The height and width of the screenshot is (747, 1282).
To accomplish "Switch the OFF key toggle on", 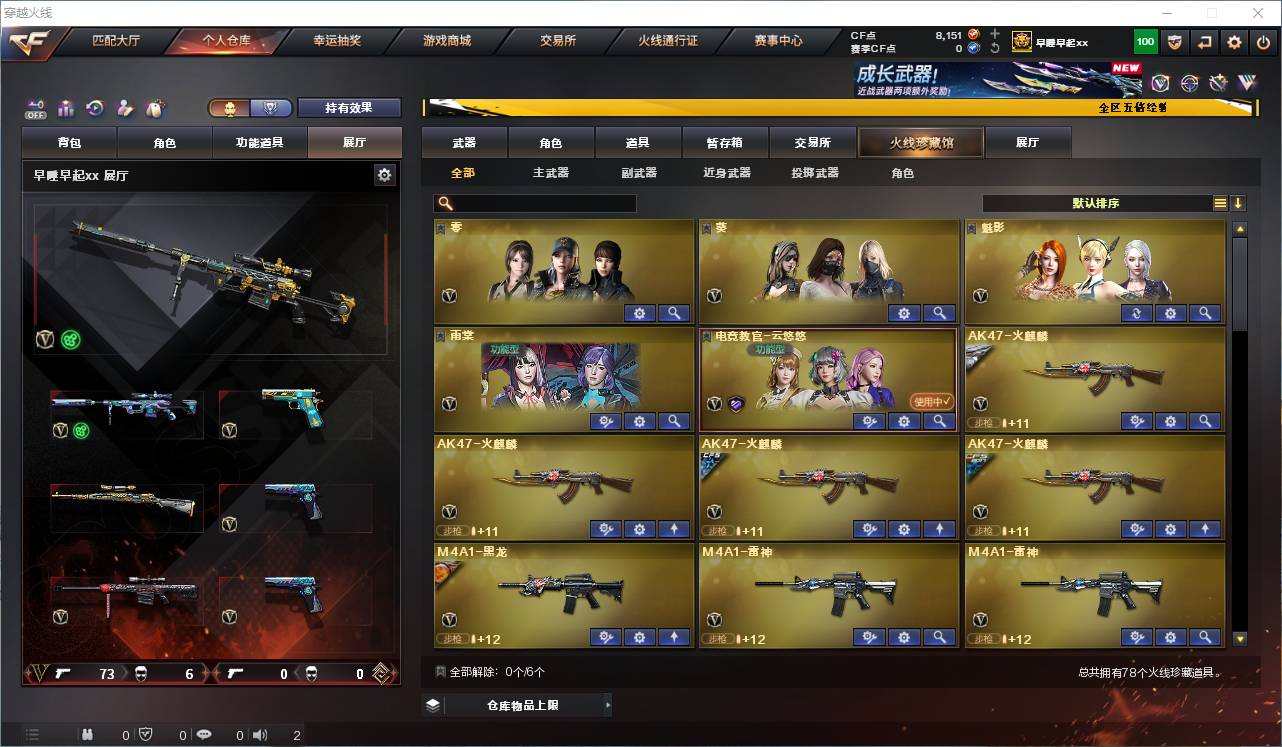I will pos(35,108).
